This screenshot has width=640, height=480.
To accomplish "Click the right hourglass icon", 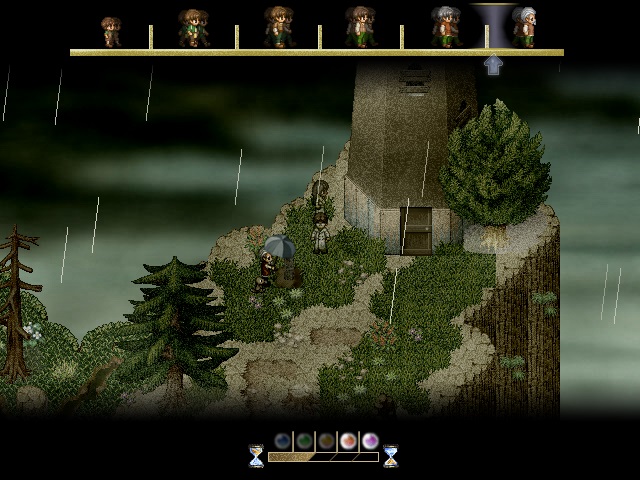I will (x=390, y=456).
